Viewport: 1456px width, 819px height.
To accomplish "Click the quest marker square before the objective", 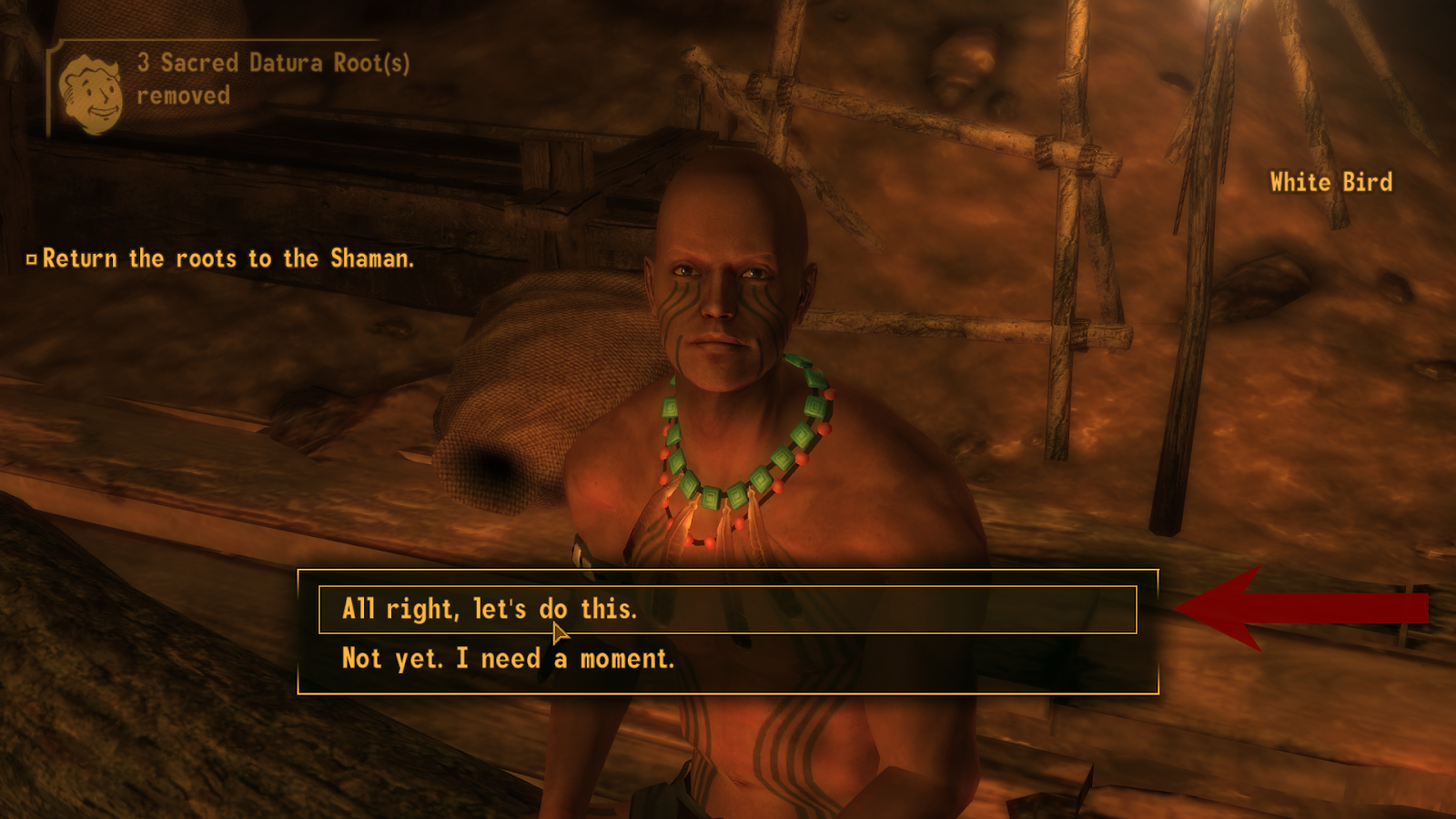I will tap(33, 258).
